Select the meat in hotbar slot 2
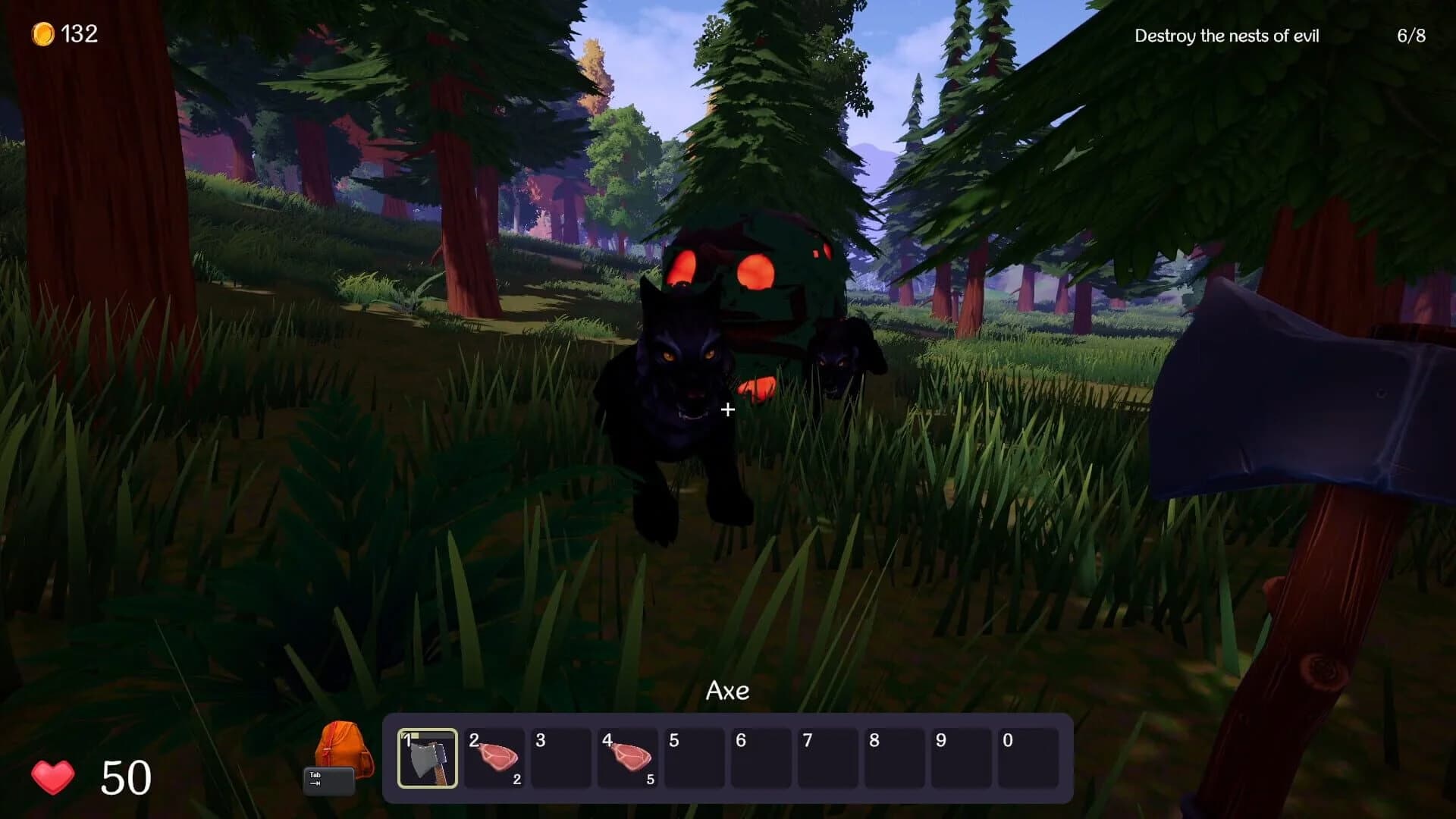 495,758
